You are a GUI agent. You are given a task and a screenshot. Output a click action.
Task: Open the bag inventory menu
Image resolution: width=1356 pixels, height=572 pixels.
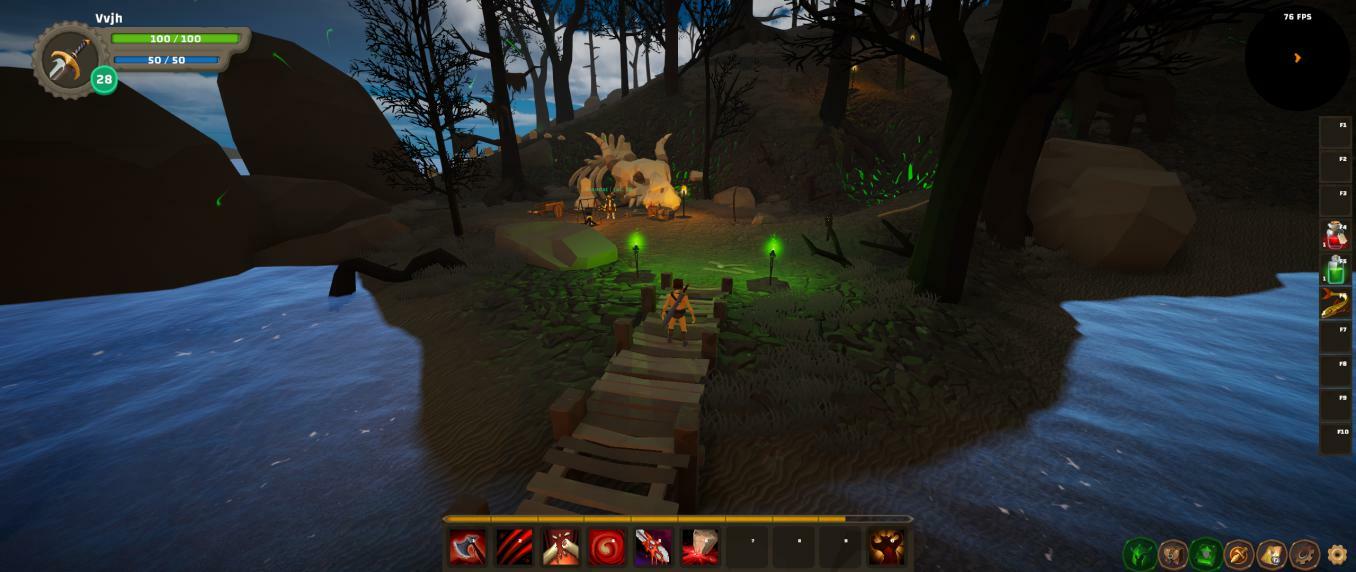(x=1173, y=554)
